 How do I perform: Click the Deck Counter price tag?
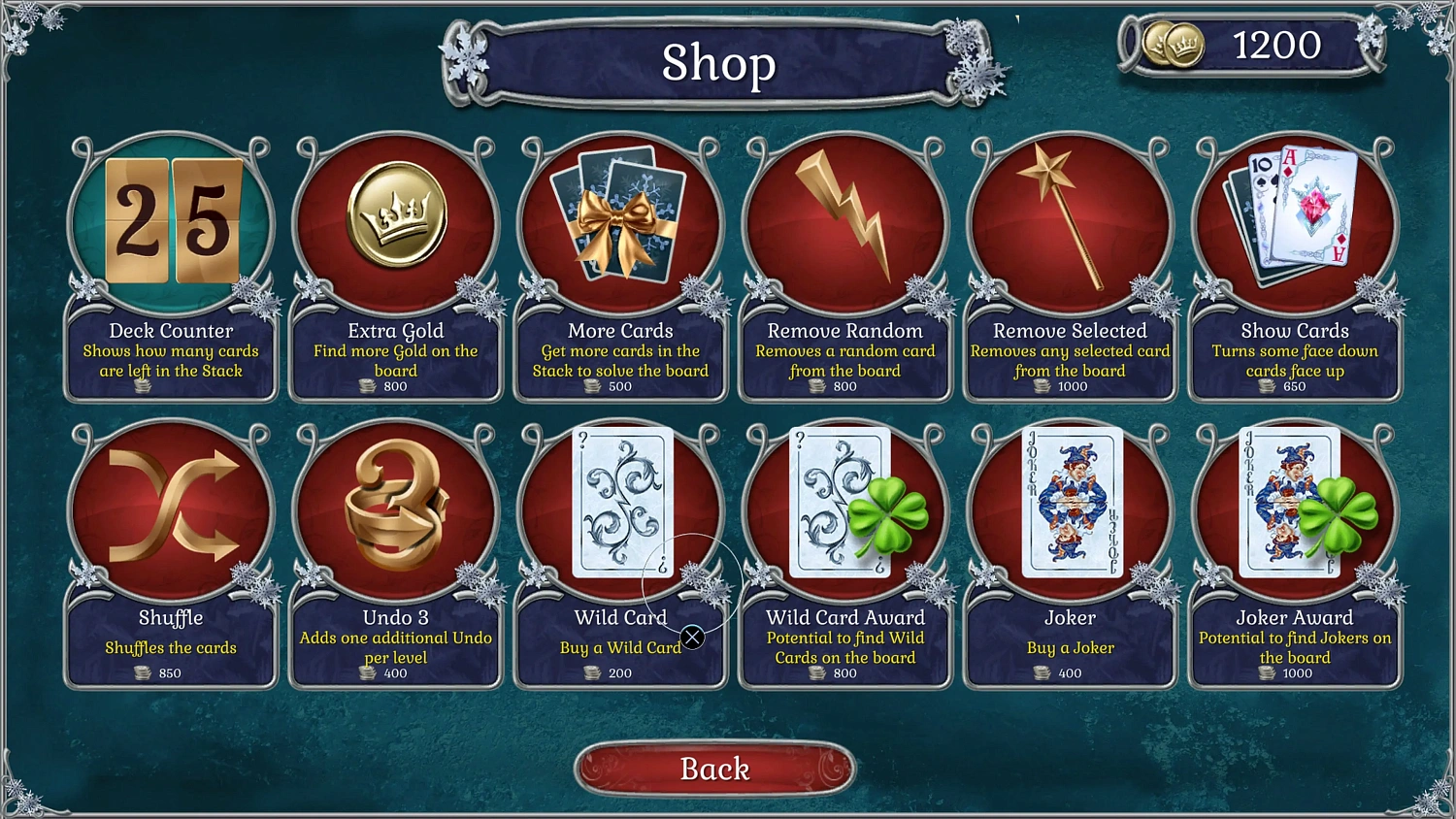[x=170, y=386]
